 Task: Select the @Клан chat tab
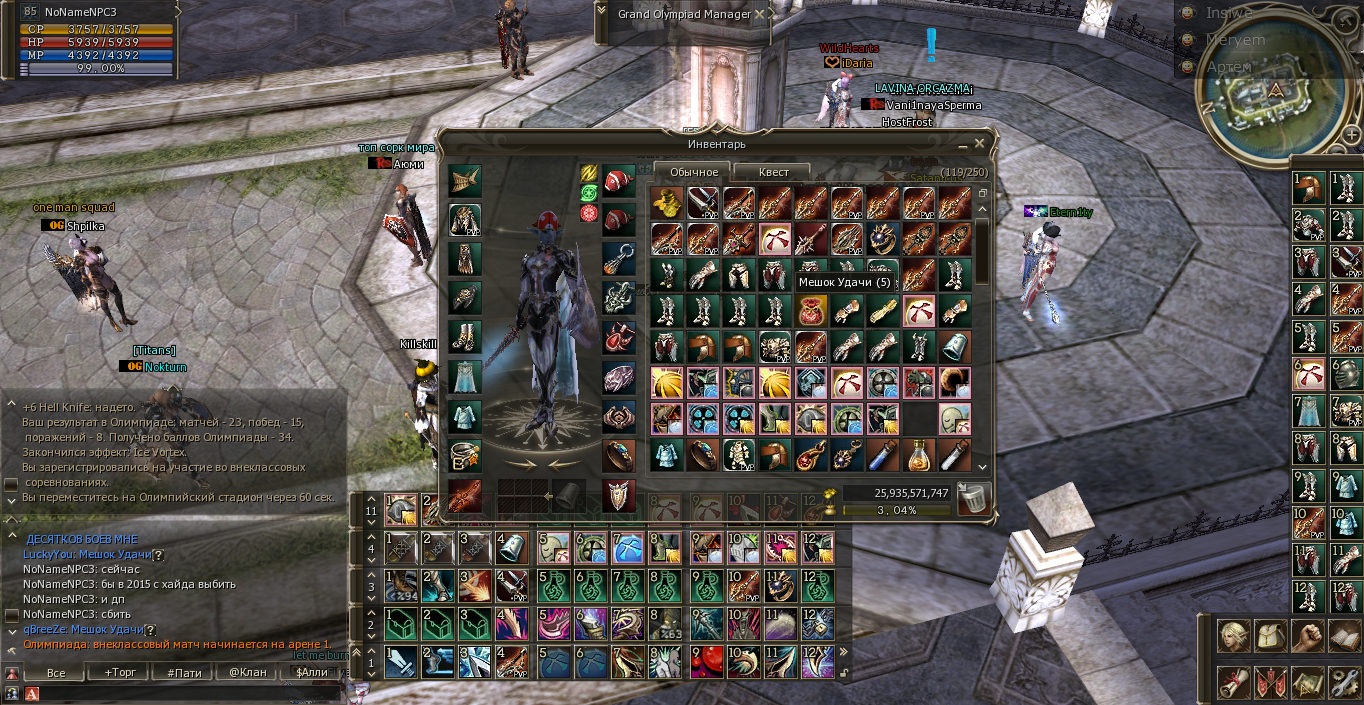click(x=247, y=672)
